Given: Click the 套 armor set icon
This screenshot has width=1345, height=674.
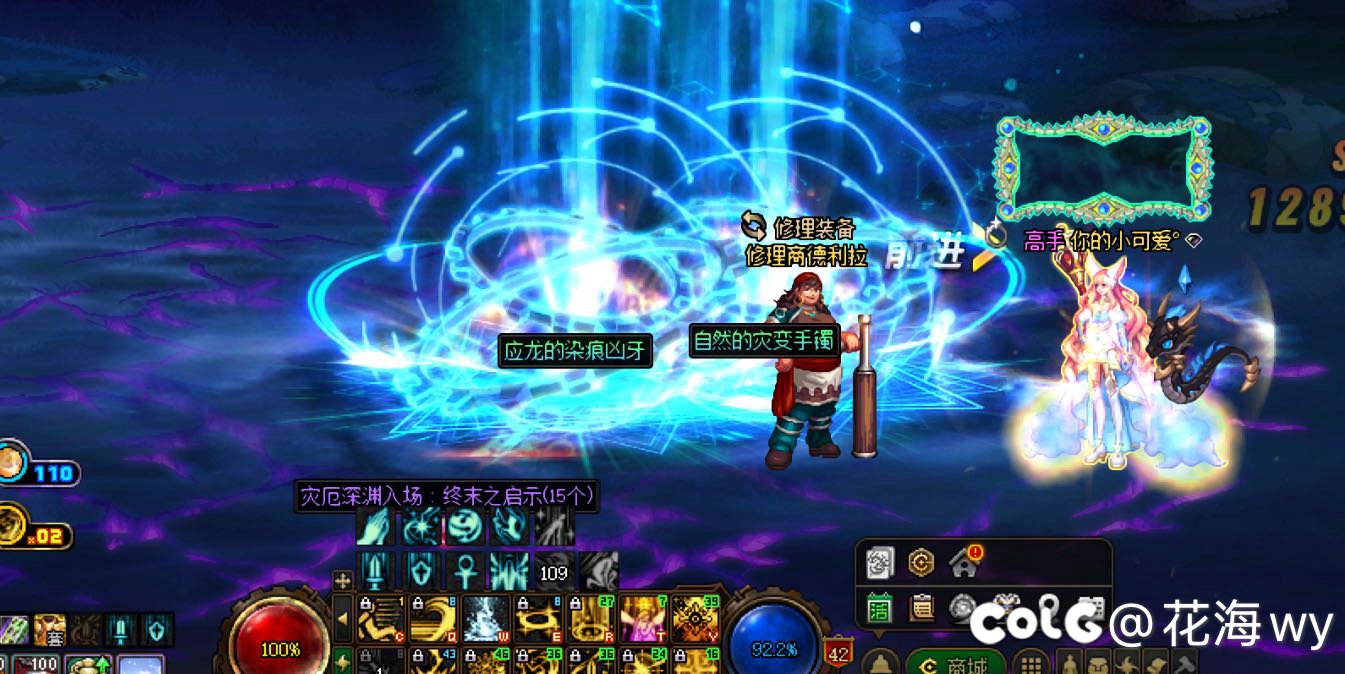Looking at the screenshot, I should 50,630.
